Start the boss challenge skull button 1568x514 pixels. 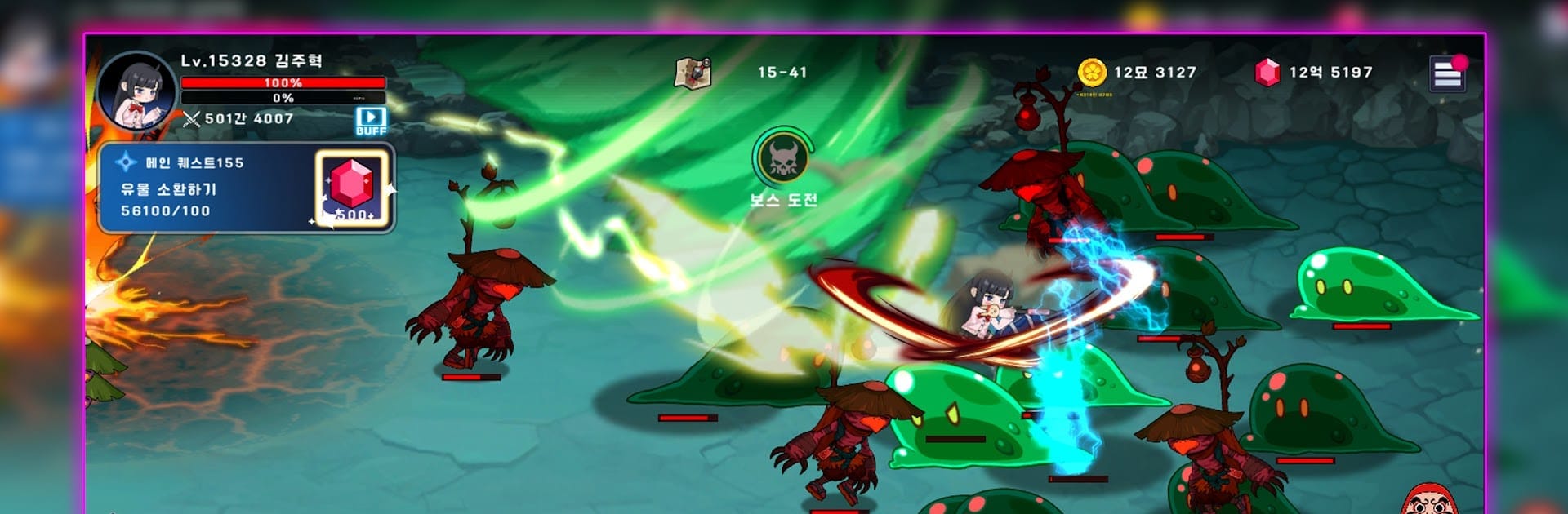click(783, 157)
